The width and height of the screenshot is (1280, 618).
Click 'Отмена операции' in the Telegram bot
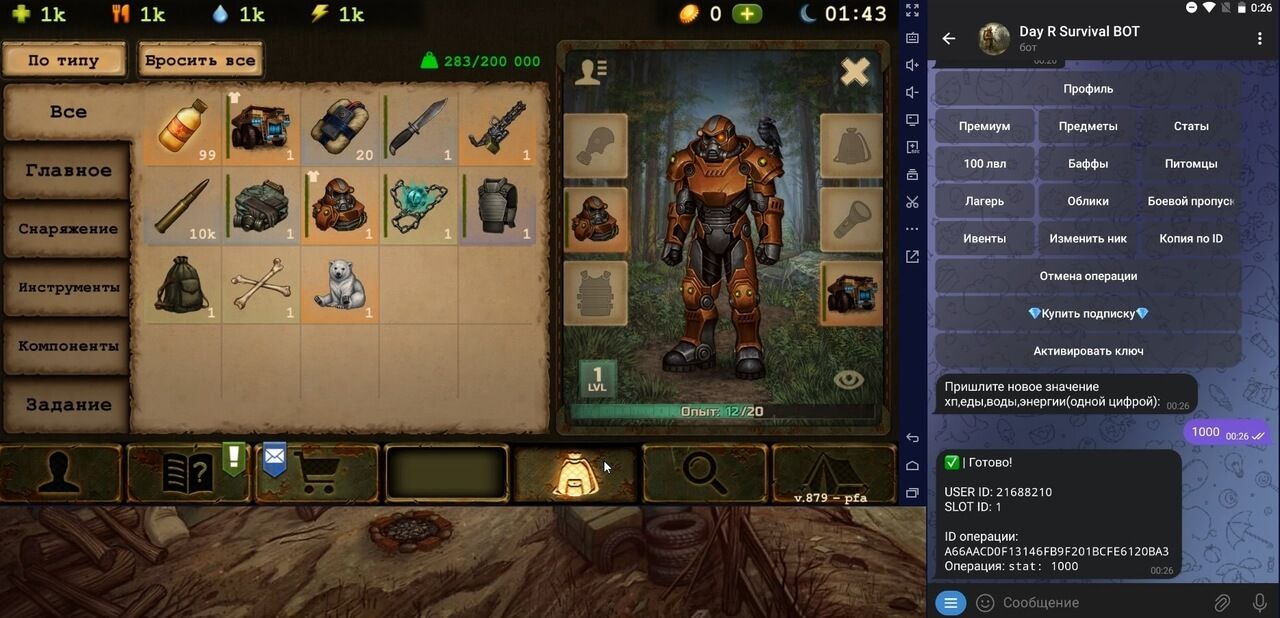[1088, 276]
